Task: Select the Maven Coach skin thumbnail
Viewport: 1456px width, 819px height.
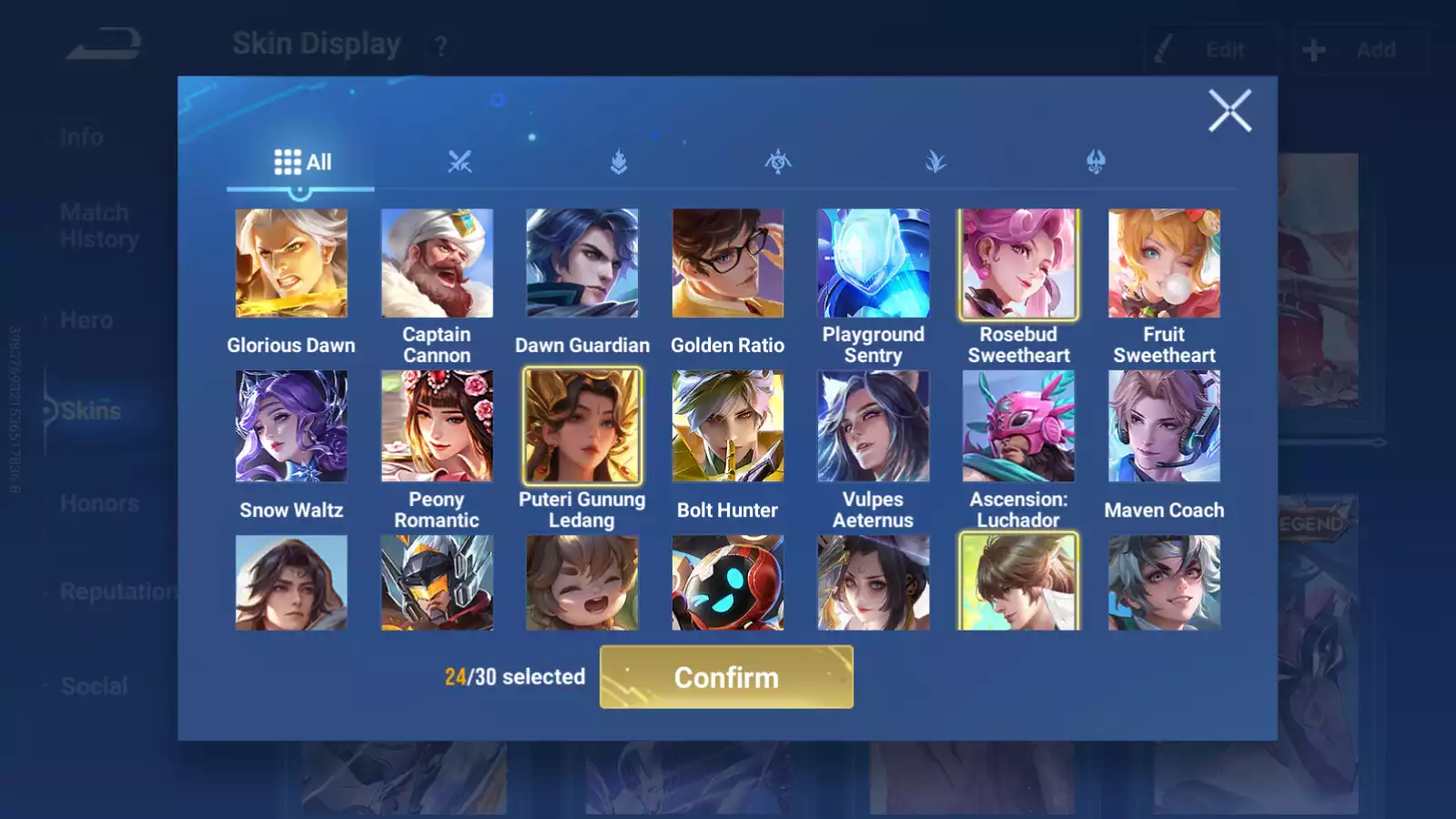Action: tap(1165, 426)
